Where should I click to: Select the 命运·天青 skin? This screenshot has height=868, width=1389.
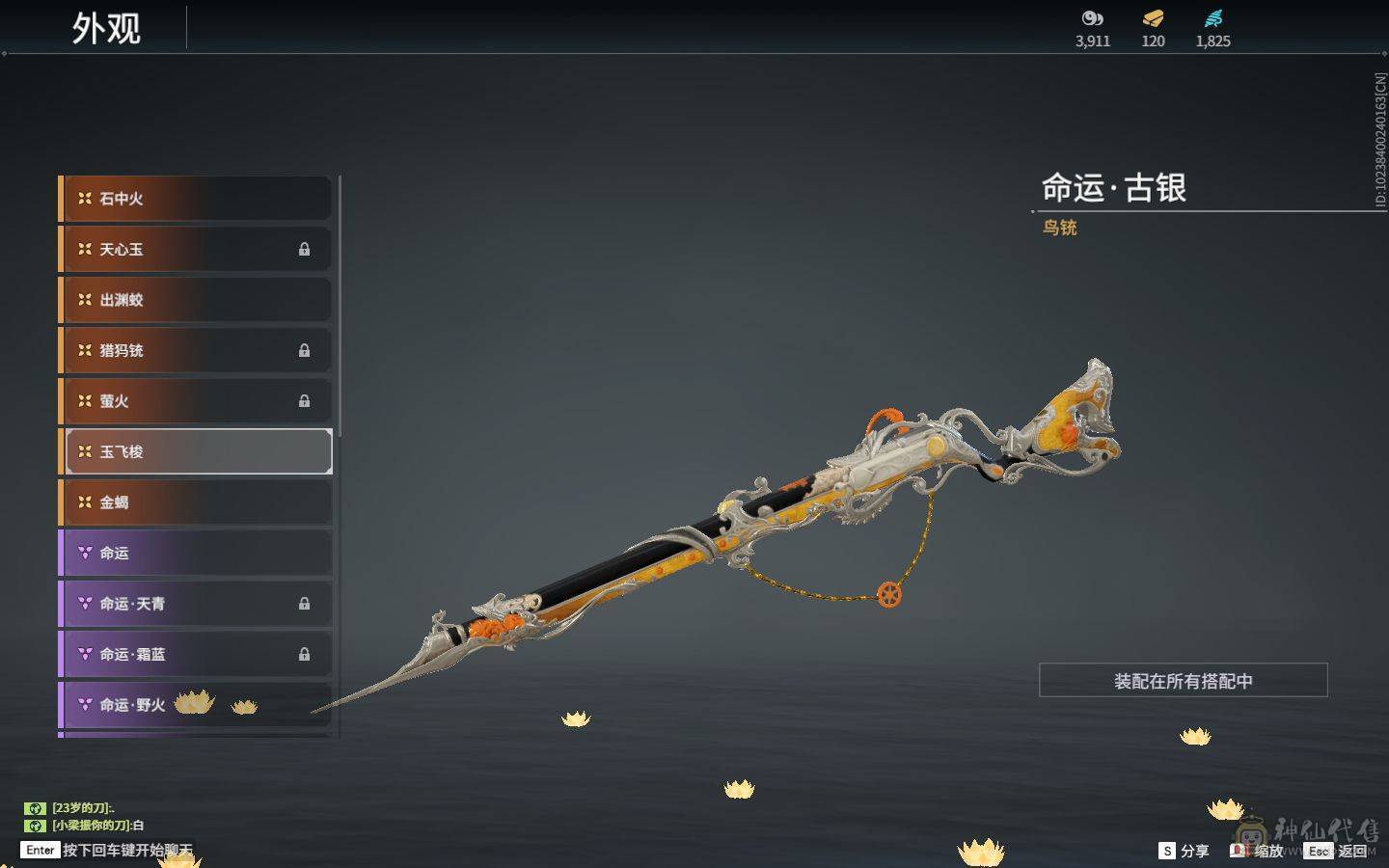coord(197,604)
